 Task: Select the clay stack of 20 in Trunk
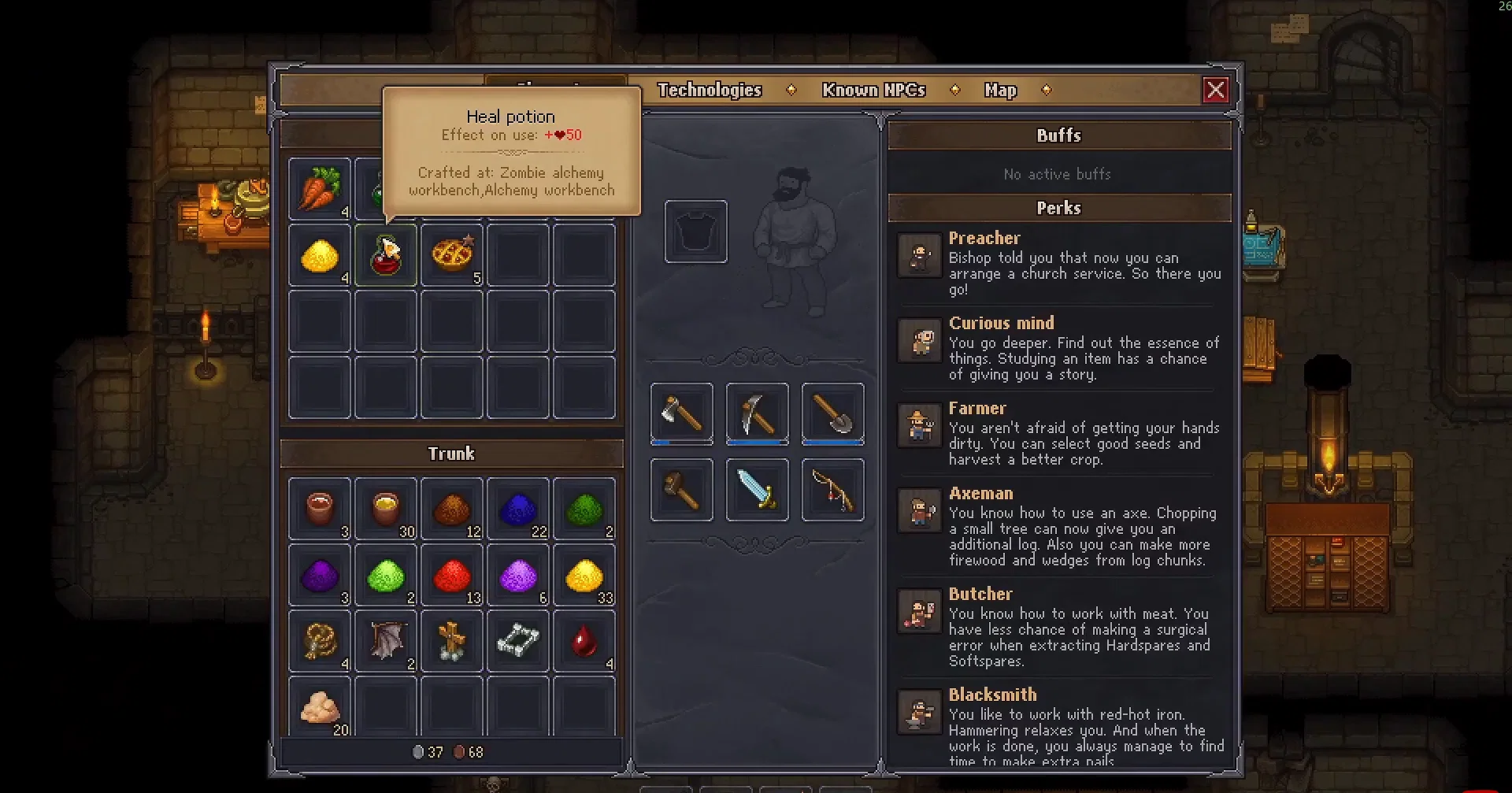point(319,706)
